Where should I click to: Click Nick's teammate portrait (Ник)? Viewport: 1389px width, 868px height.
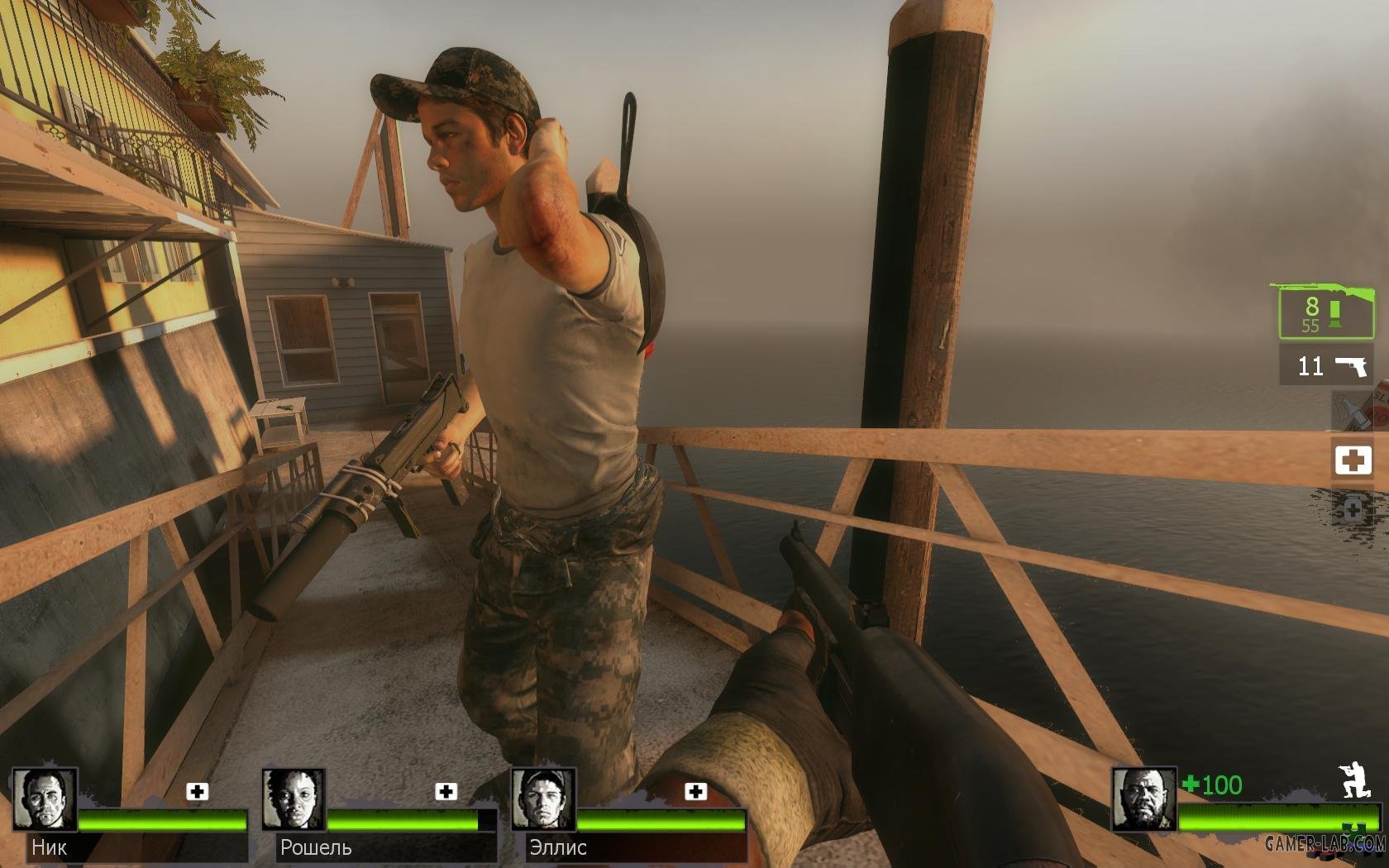click(45, 799)
